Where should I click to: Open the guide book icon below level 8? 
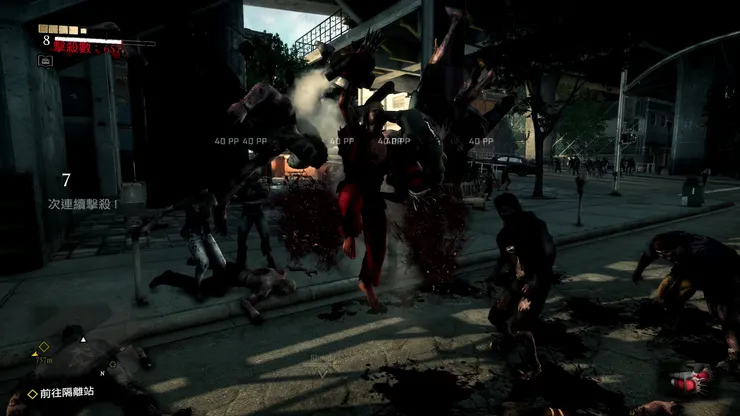tap(45, 60)
